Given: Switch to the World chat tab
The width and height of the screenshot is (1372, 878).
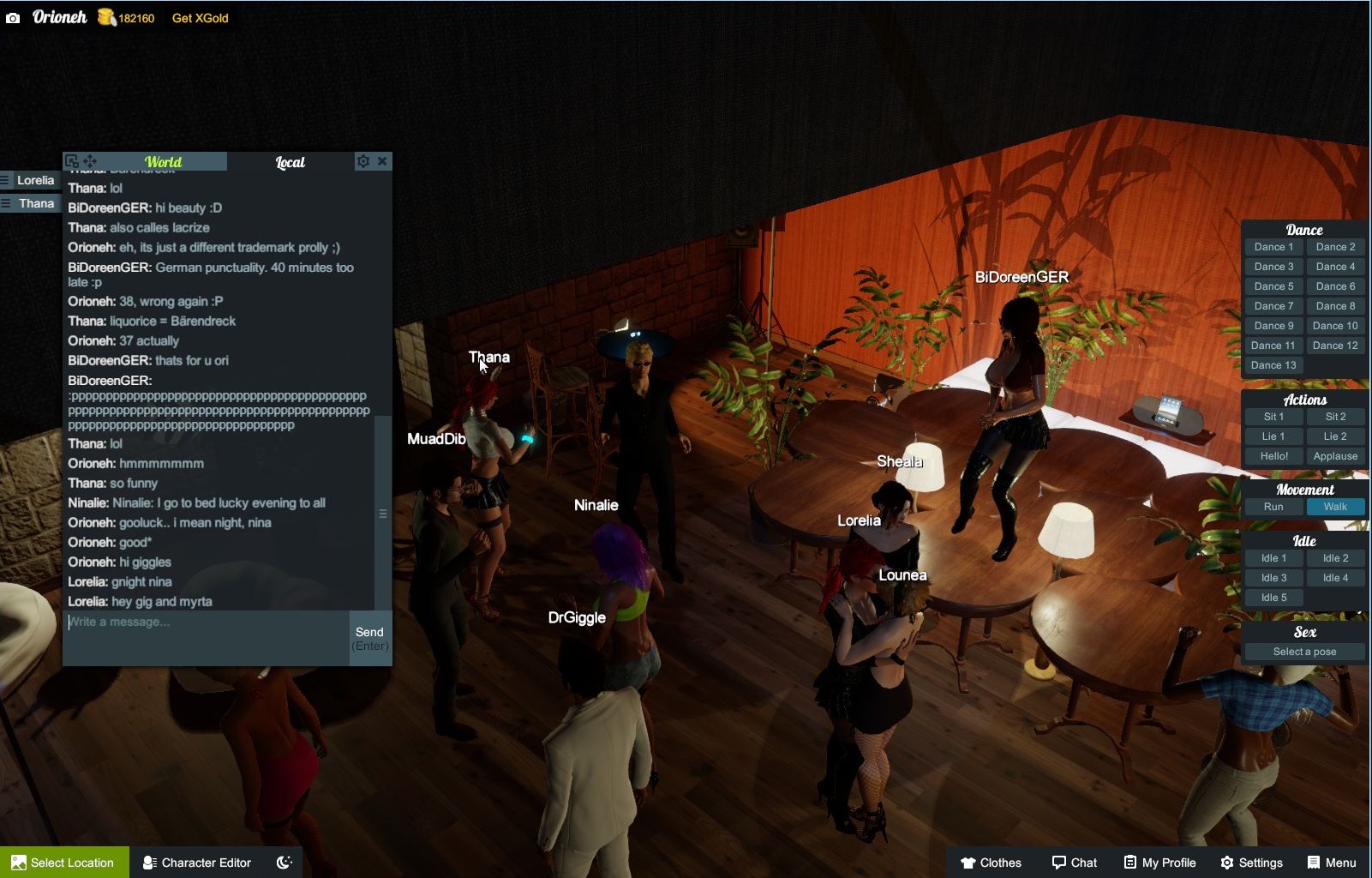Looking at the screenshot, I should coord(162,161).
